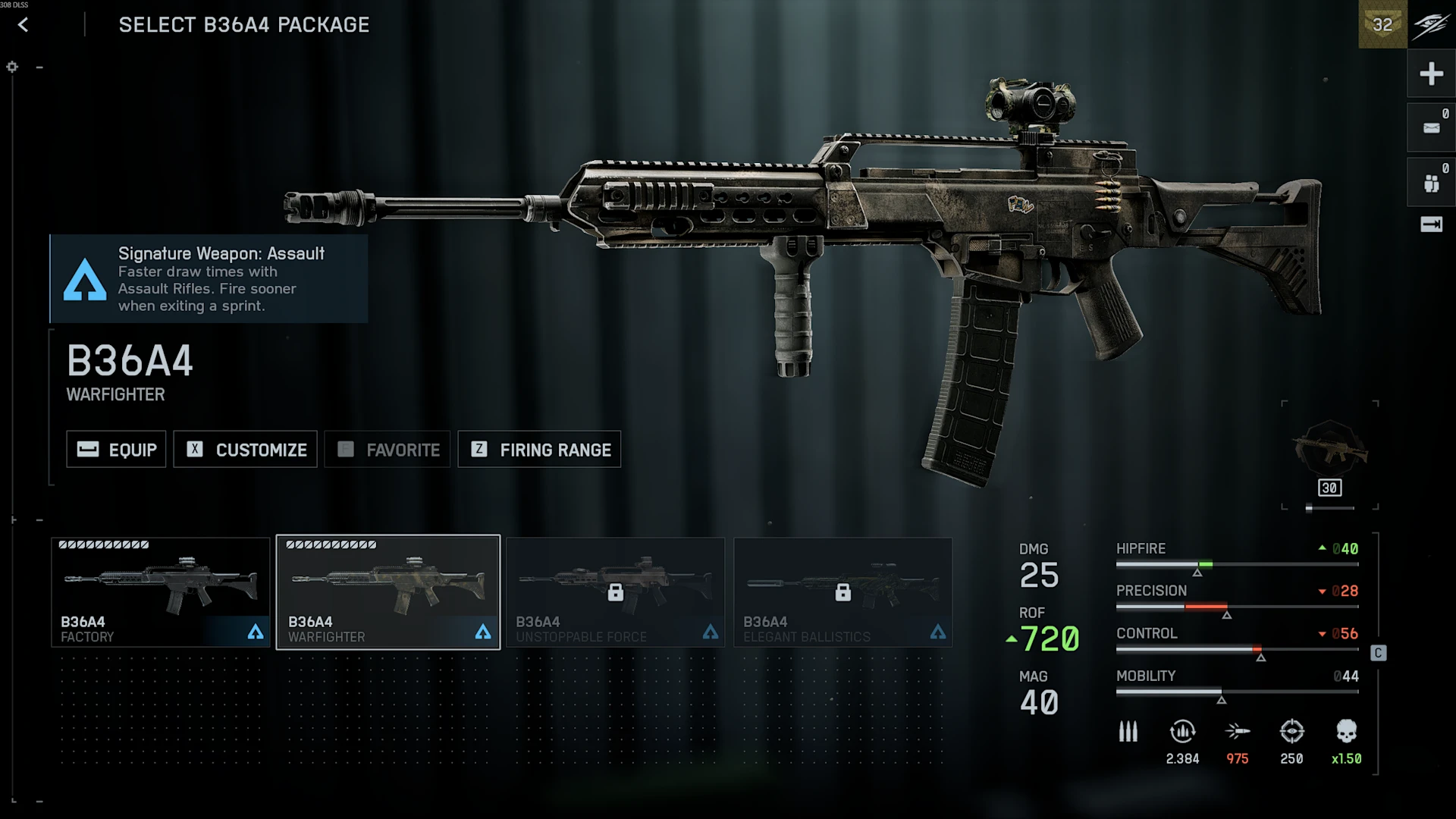Equip the B36A4 Warfighter package

click(116, 450)
